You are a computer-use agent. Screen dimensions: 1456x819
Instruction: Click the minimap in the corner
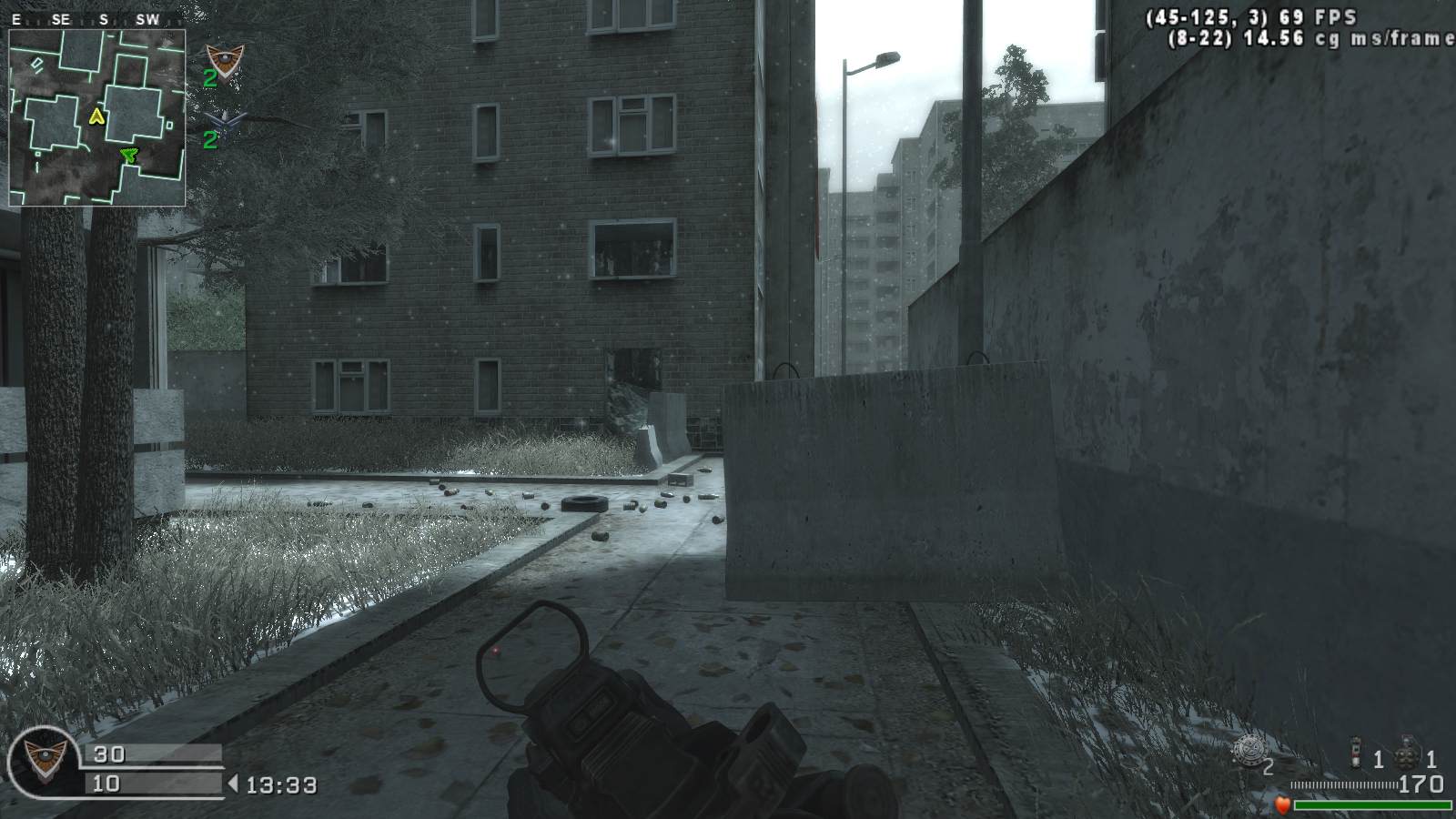(96, 117)
